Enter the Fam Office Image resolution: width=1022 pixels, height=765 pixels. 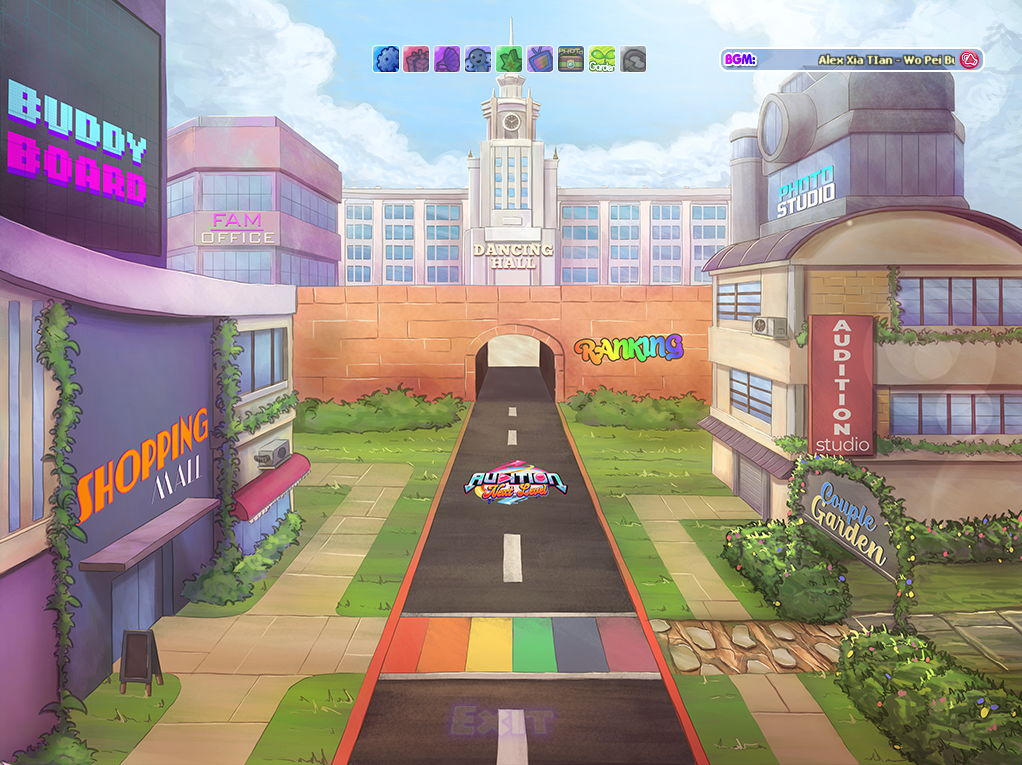[237, 229]
